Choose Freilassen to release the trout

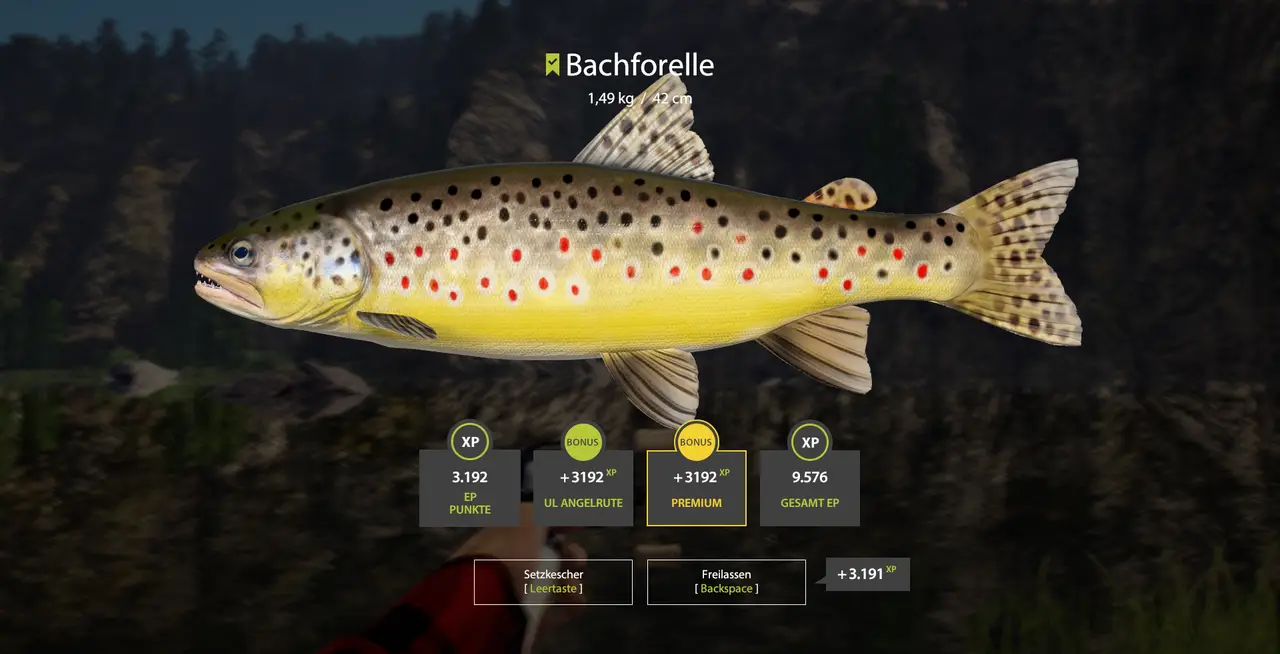[726, 582]
